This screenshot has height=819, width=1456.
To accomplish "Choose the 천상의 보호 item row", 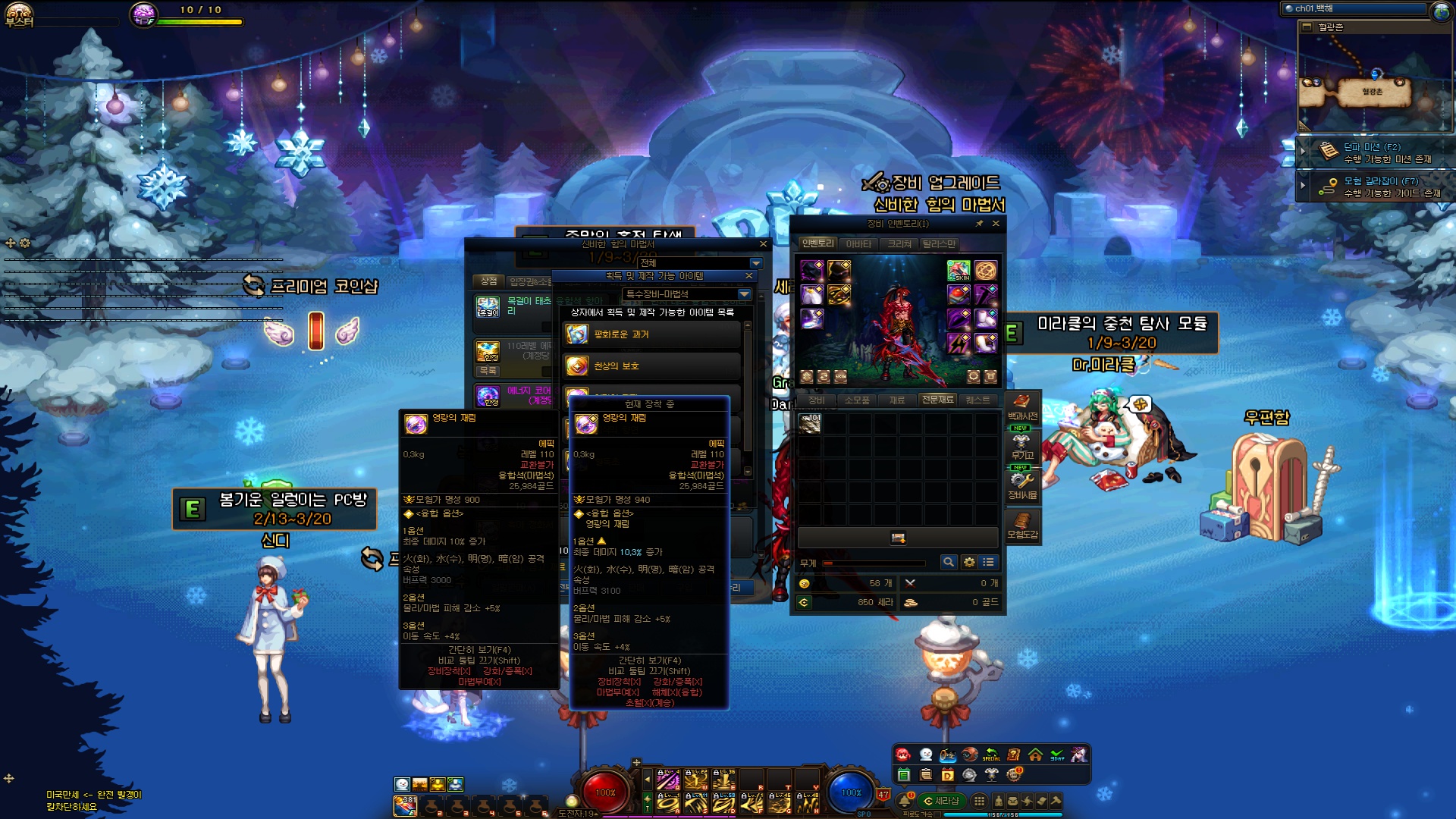I will pyautogui.click(x=652, y=366).
